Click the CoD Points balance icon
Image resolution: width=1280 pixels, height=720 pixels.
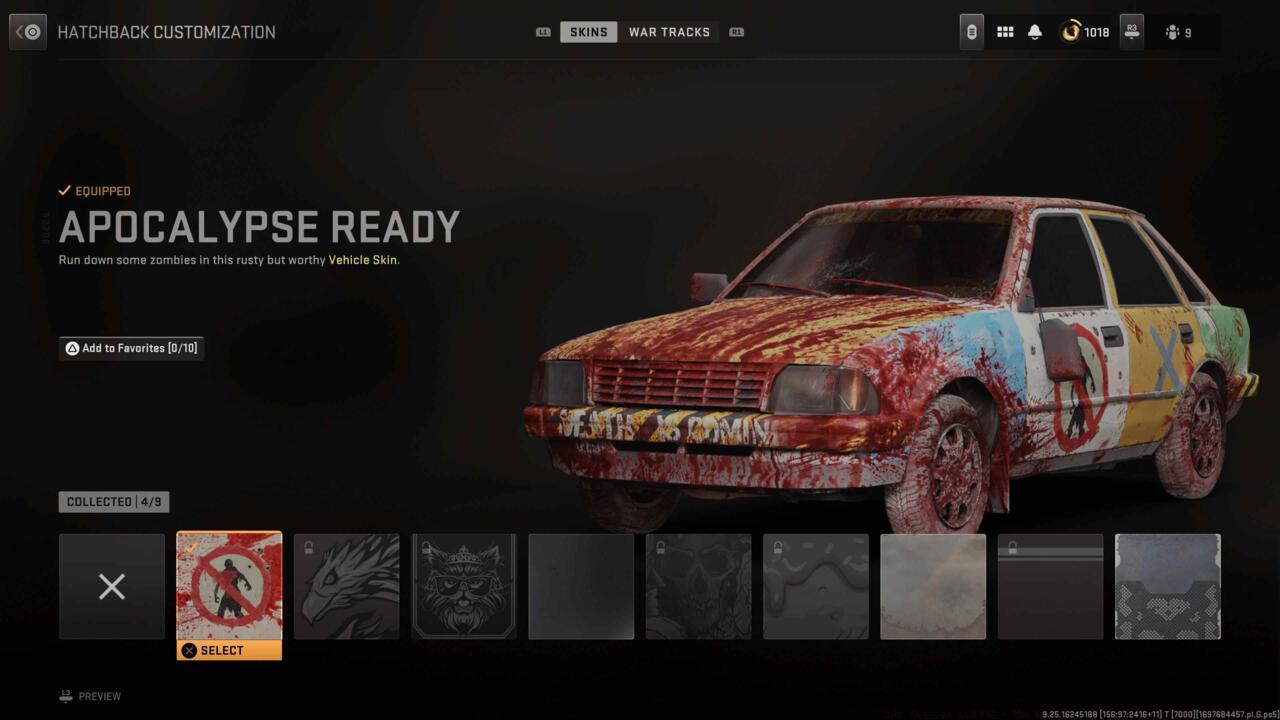[x=1070, y=31]
